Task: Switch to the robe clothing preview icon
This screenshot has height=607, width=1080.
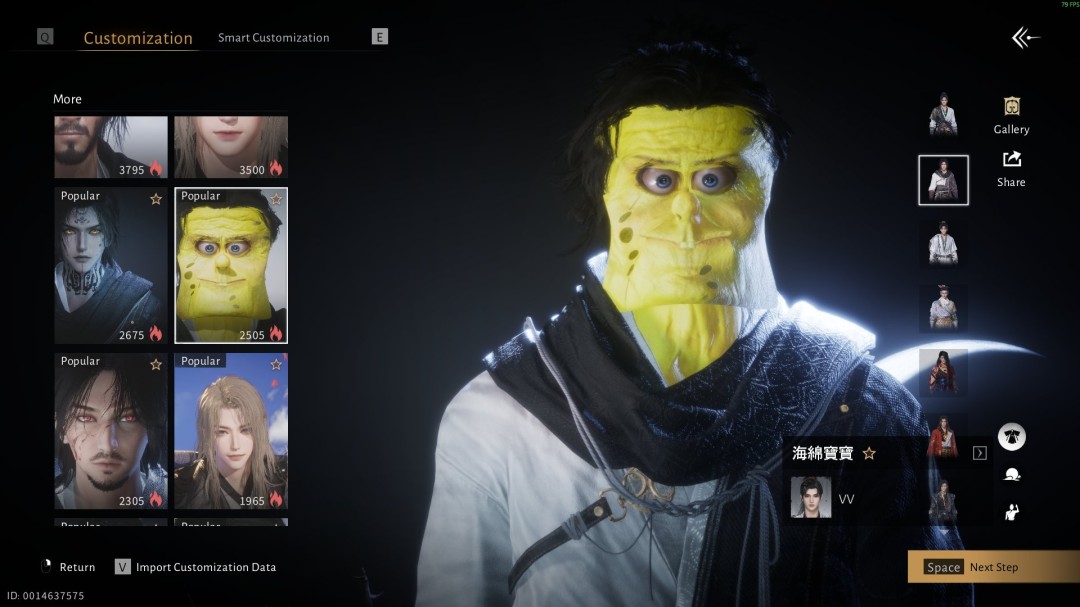Action: [1011, 437]
